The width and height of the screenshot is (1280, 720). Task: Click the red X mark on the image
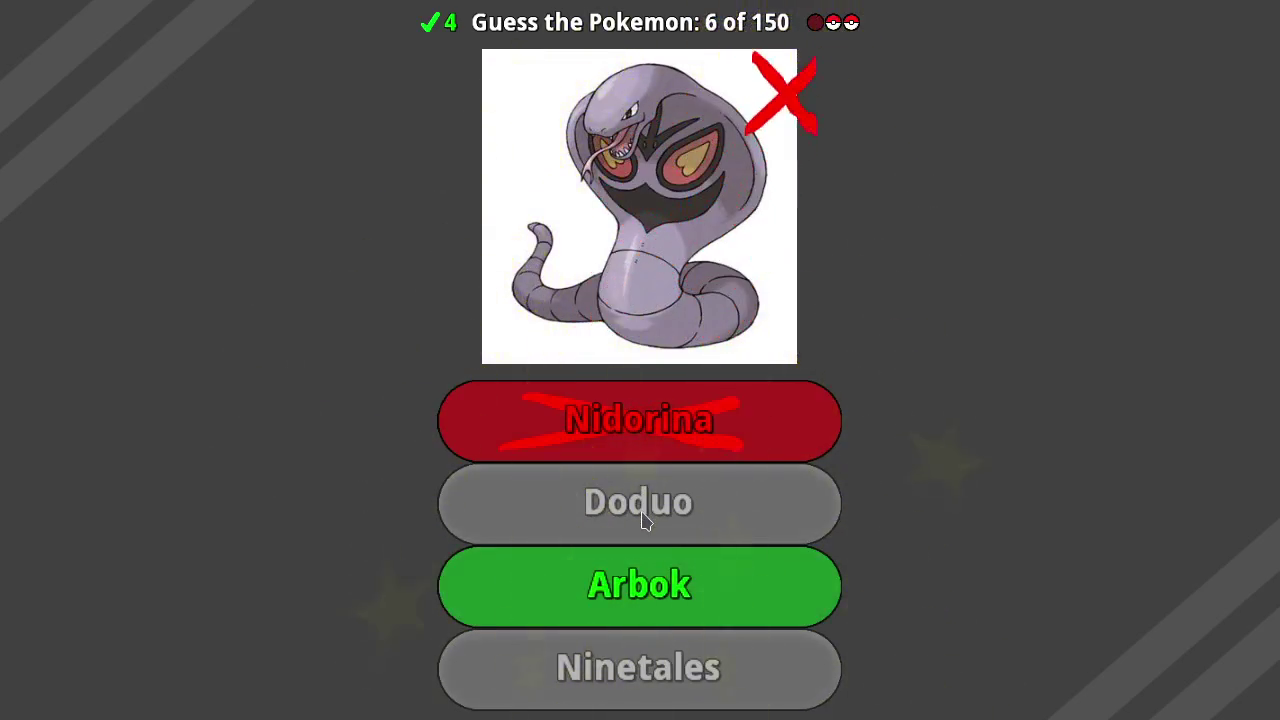pos(784,95)
